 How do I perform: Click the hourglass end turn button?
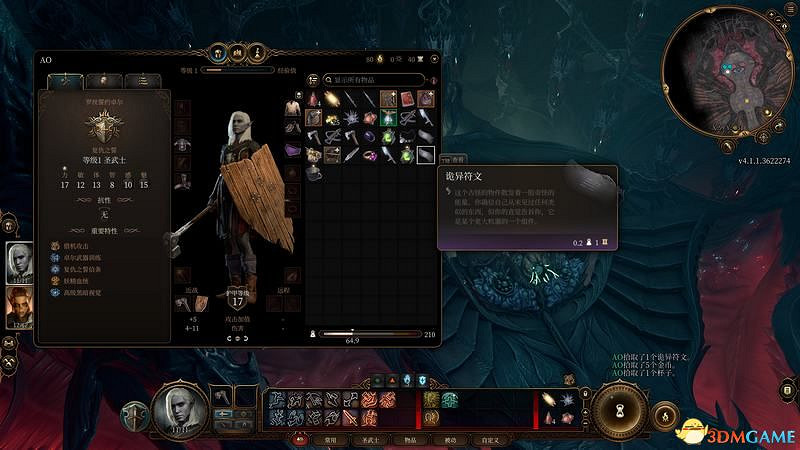click(x=622, y=410)
